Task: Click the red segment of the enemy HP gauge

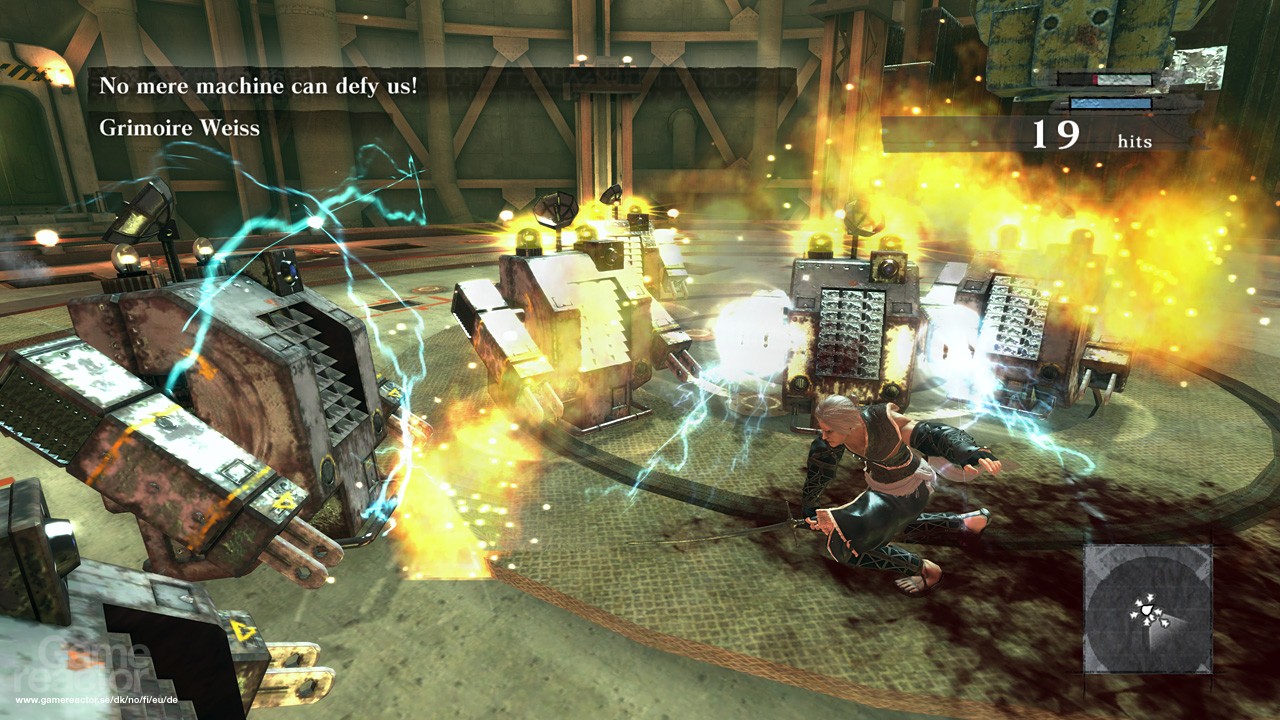Action: tap(1094, 79)
